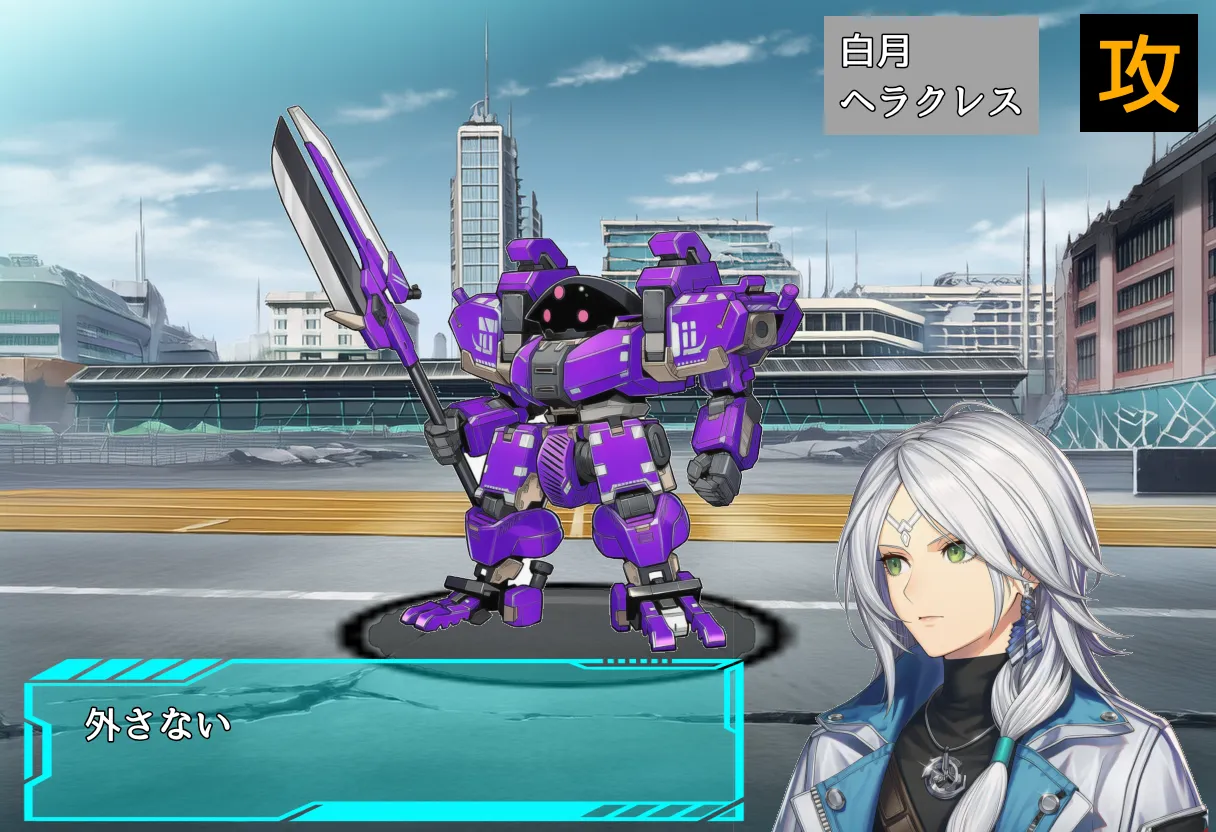
Task: Click the orange 攻 attack icon
Action: [1138, 73]
